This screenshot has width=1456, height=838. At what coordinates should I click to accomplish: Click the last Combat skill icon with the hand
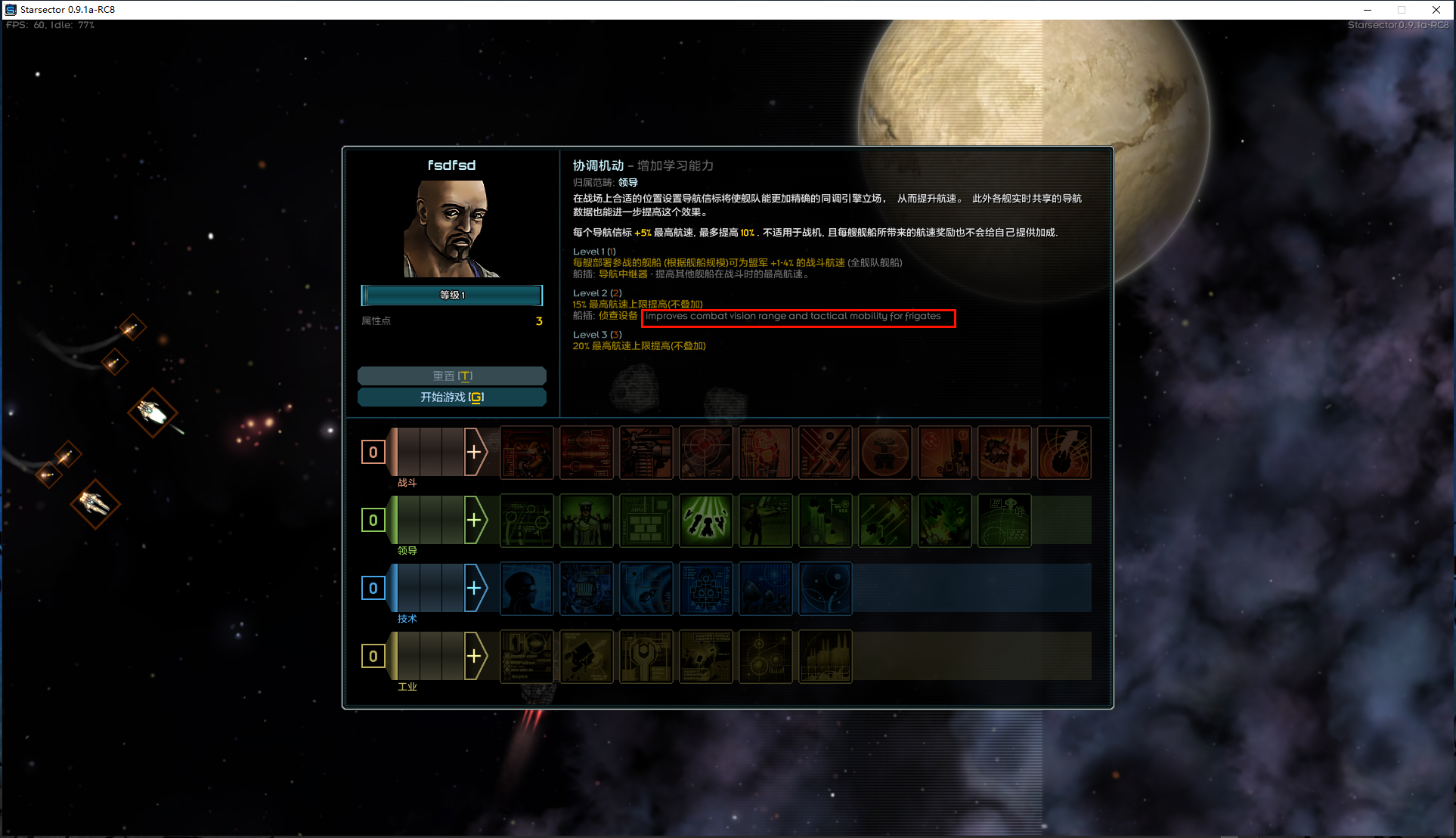pos(1064,453)
